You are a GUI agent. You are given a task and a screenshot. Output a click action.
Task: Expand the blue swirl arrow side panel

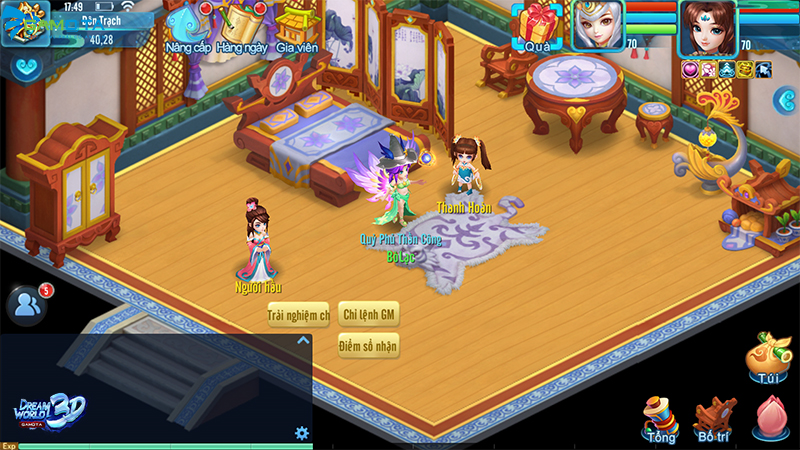tap(785, 98)
